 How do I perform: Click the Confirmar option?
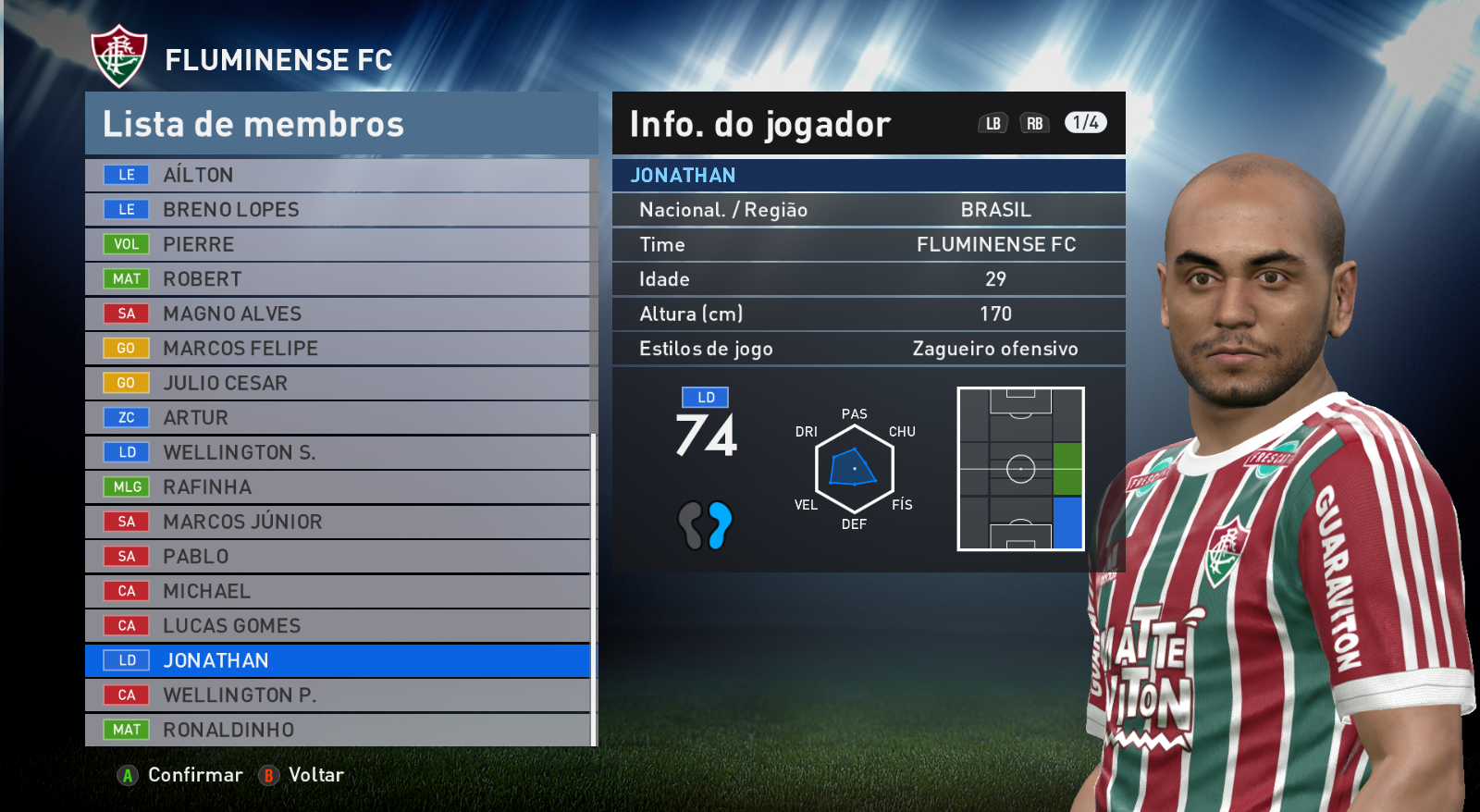[x=181, y=775]
